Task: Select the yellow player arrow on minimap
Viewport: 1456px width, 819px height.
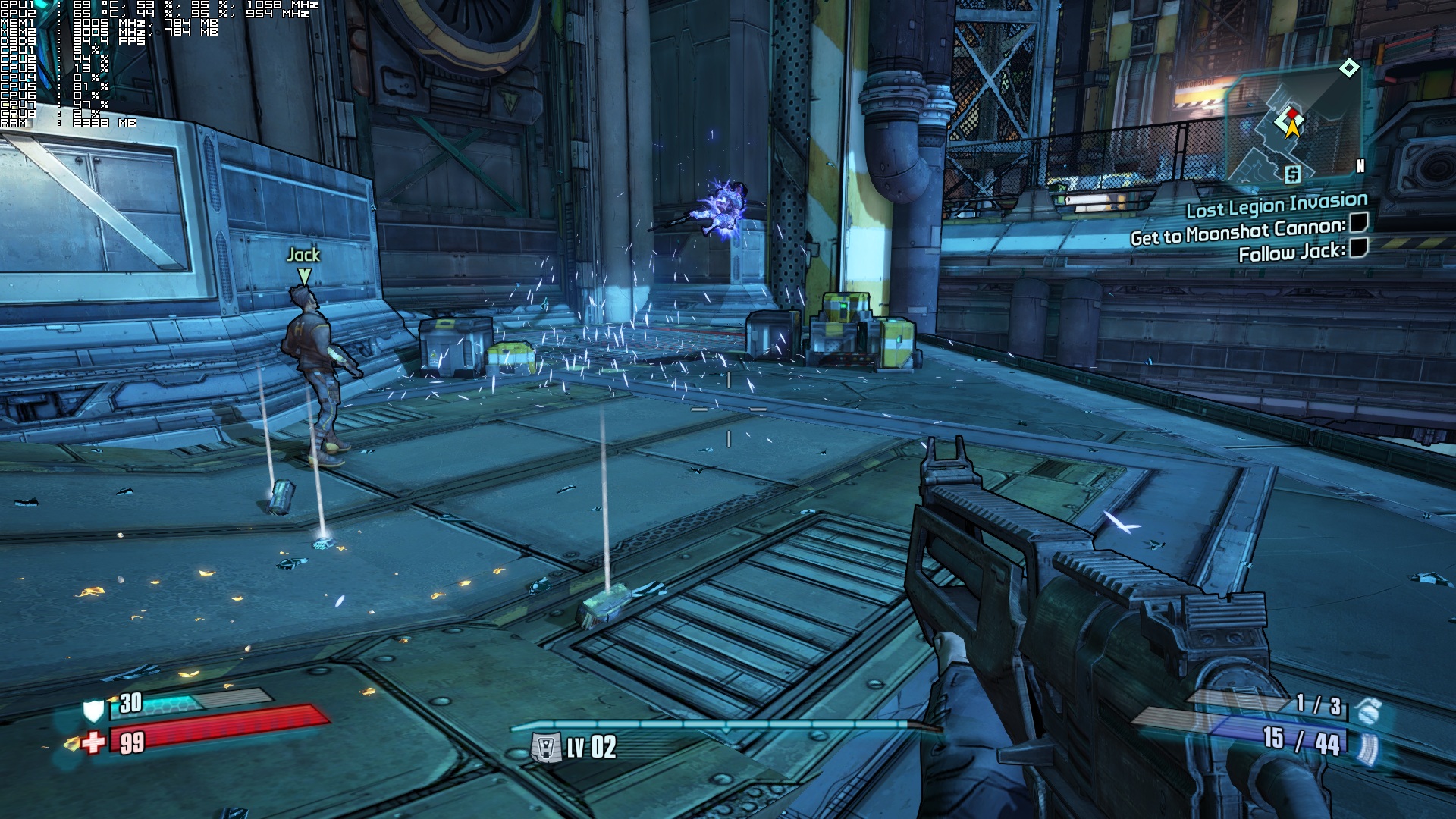Action: coord(1292,127)
